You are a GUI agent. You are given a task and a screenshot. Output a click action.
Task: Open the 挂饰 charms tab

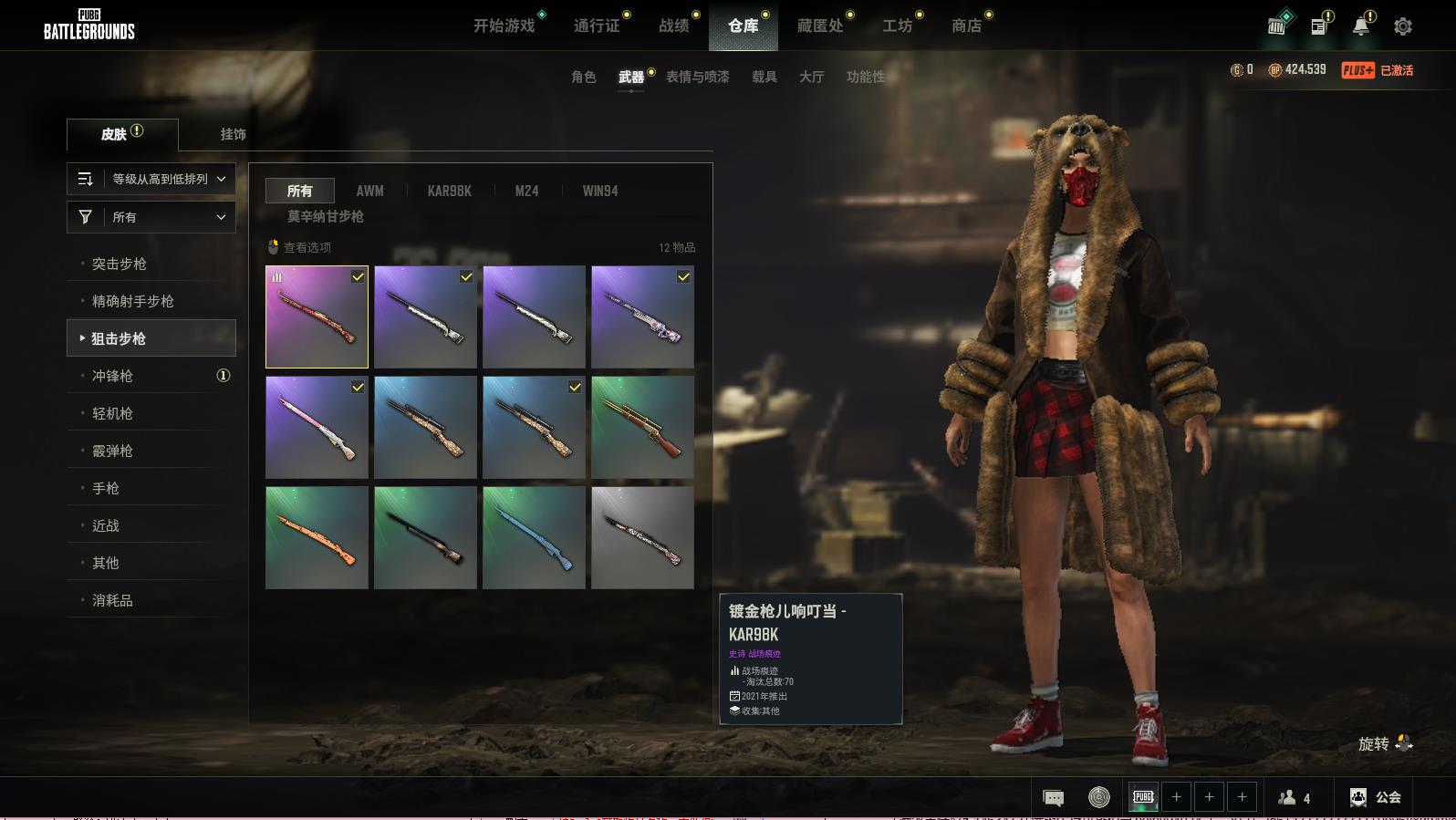click(233, 134)
